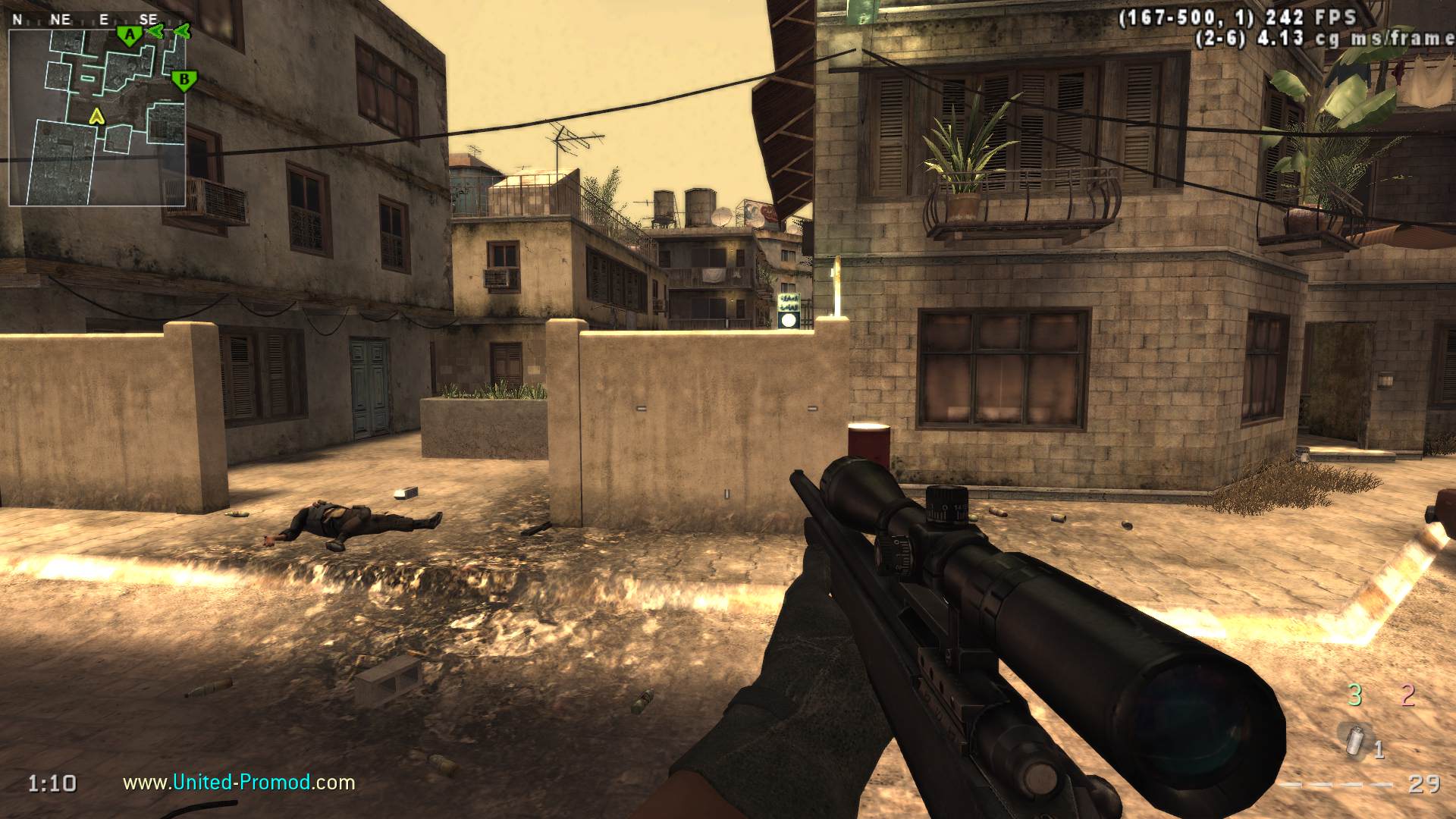Click the bombsite A marker on the minimap
Screen dimensions: 1456x819
tap(130, 35)
